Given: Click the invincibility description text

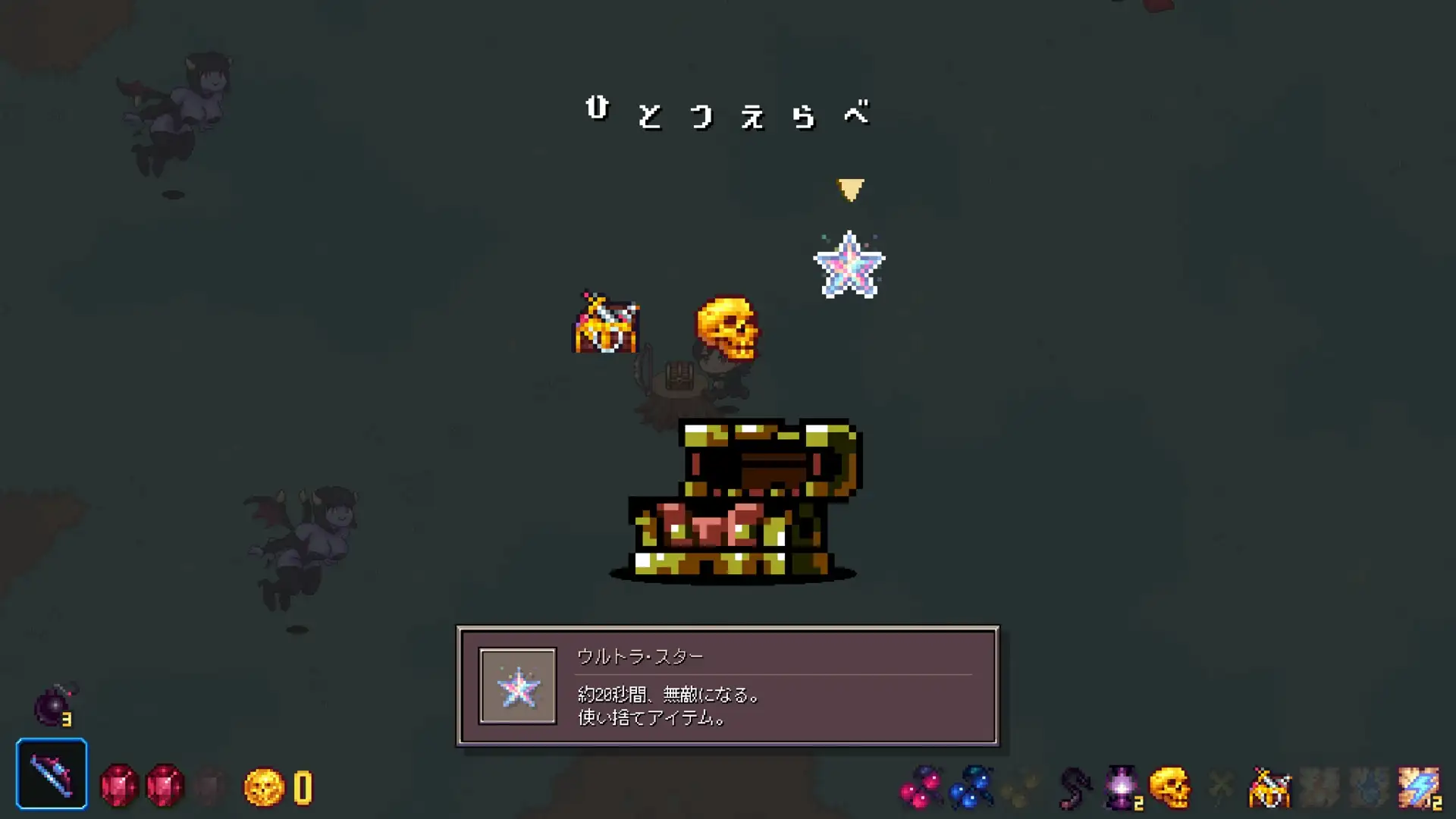Looking at the screenshot, I should [667, 695].
